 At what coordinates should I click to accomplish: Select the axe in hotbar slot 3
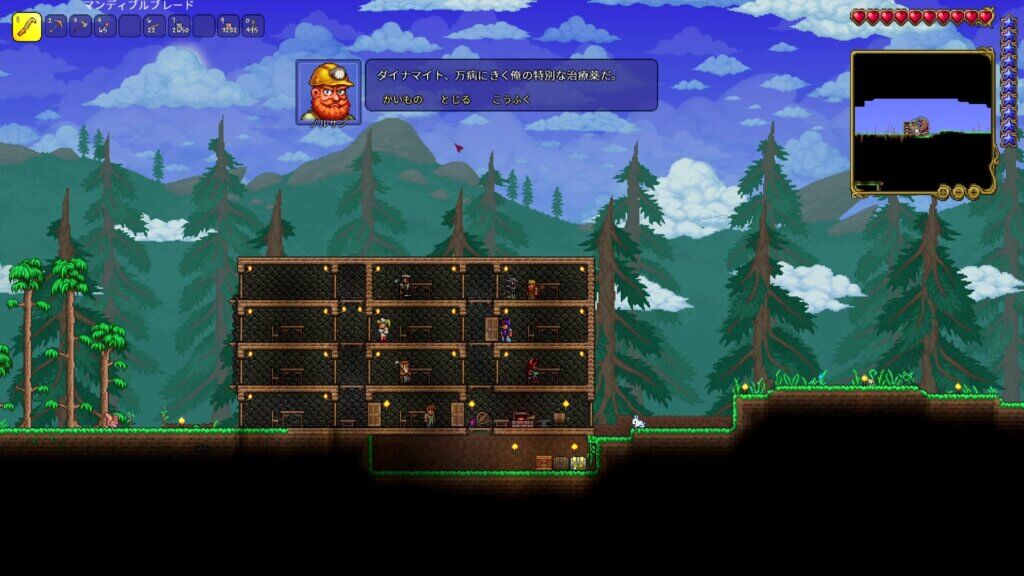pyautogui.click(x=80, y=26)
